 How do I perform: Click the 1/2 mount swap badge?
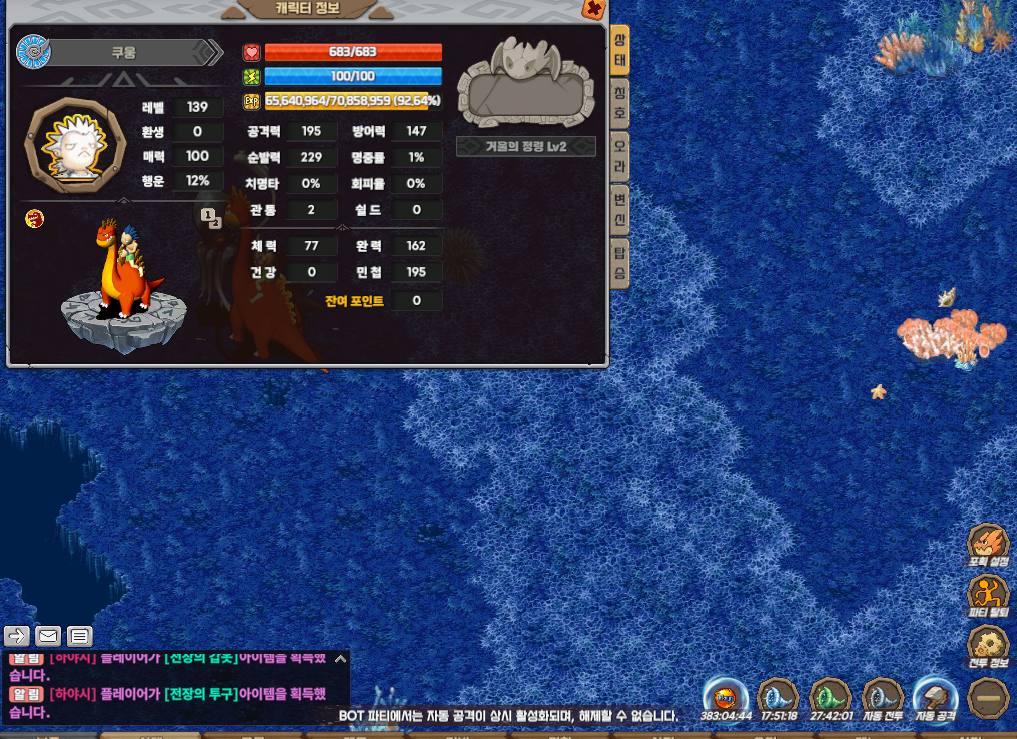(210, 218)
